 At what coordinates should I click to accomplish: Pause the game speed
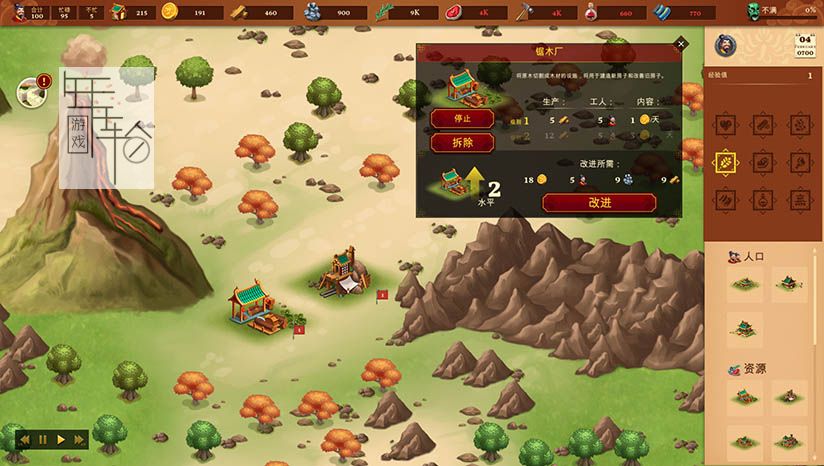pyautogui.click(x=43, y=439)
